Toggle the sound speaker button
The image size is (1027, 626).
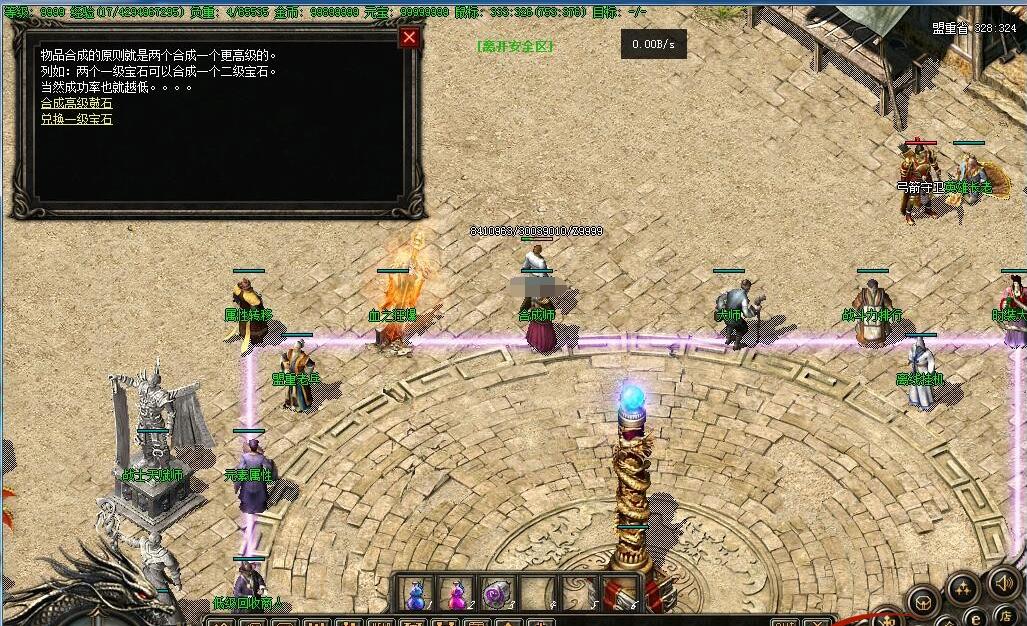pyautogui.click(x=1003, y=582)
